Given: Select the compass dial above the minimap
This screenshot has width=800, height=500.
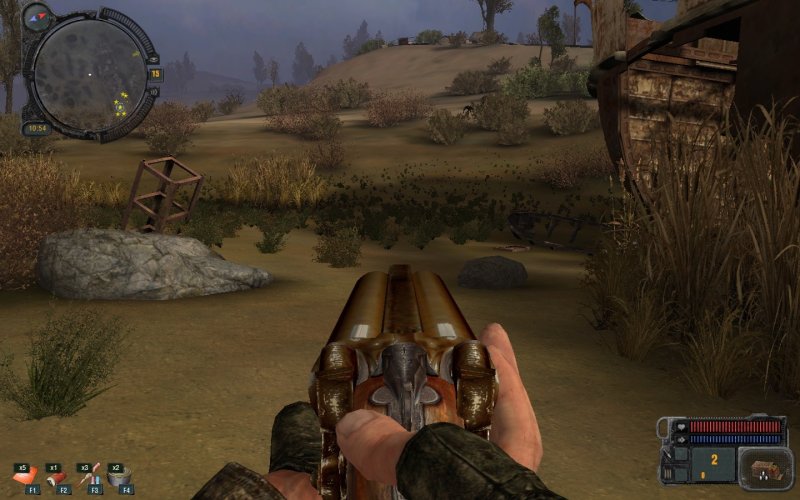Looking at the screenshot, I should (x=37, y=16).
